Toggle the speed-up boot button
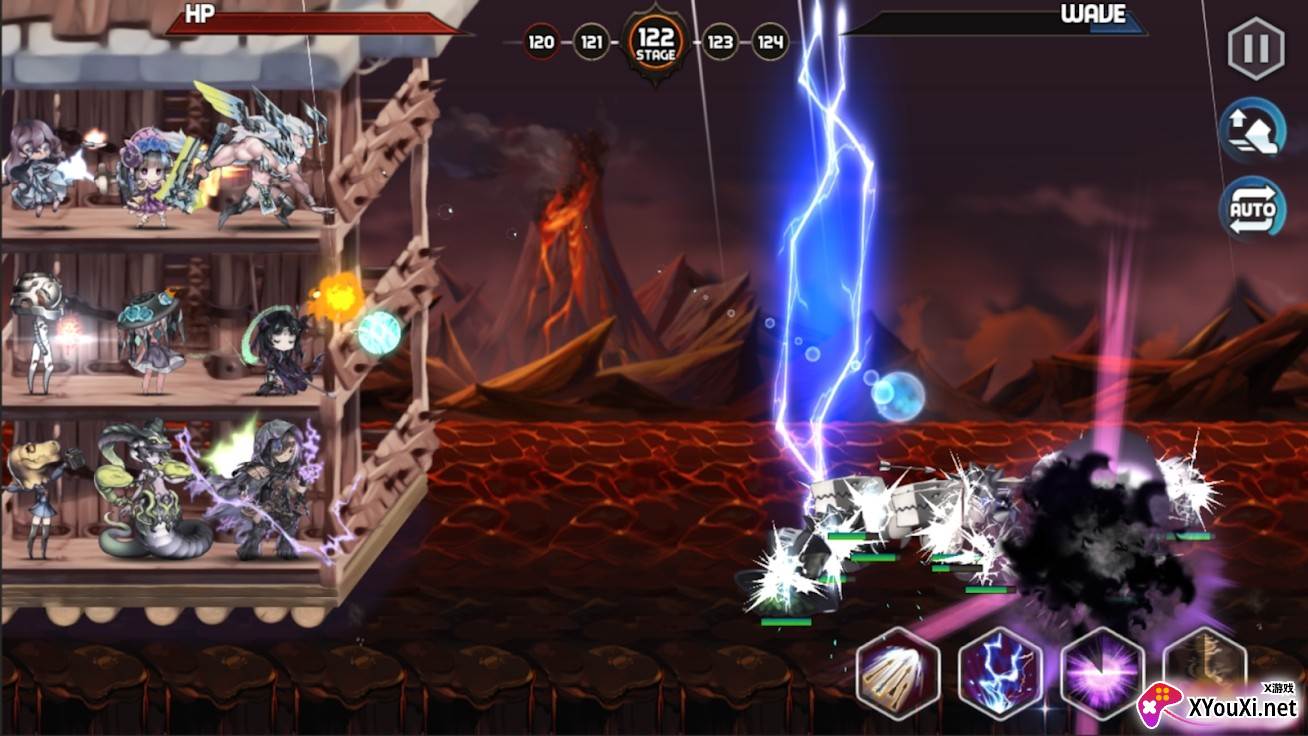1308x736 pixels. click(1252, 130)
